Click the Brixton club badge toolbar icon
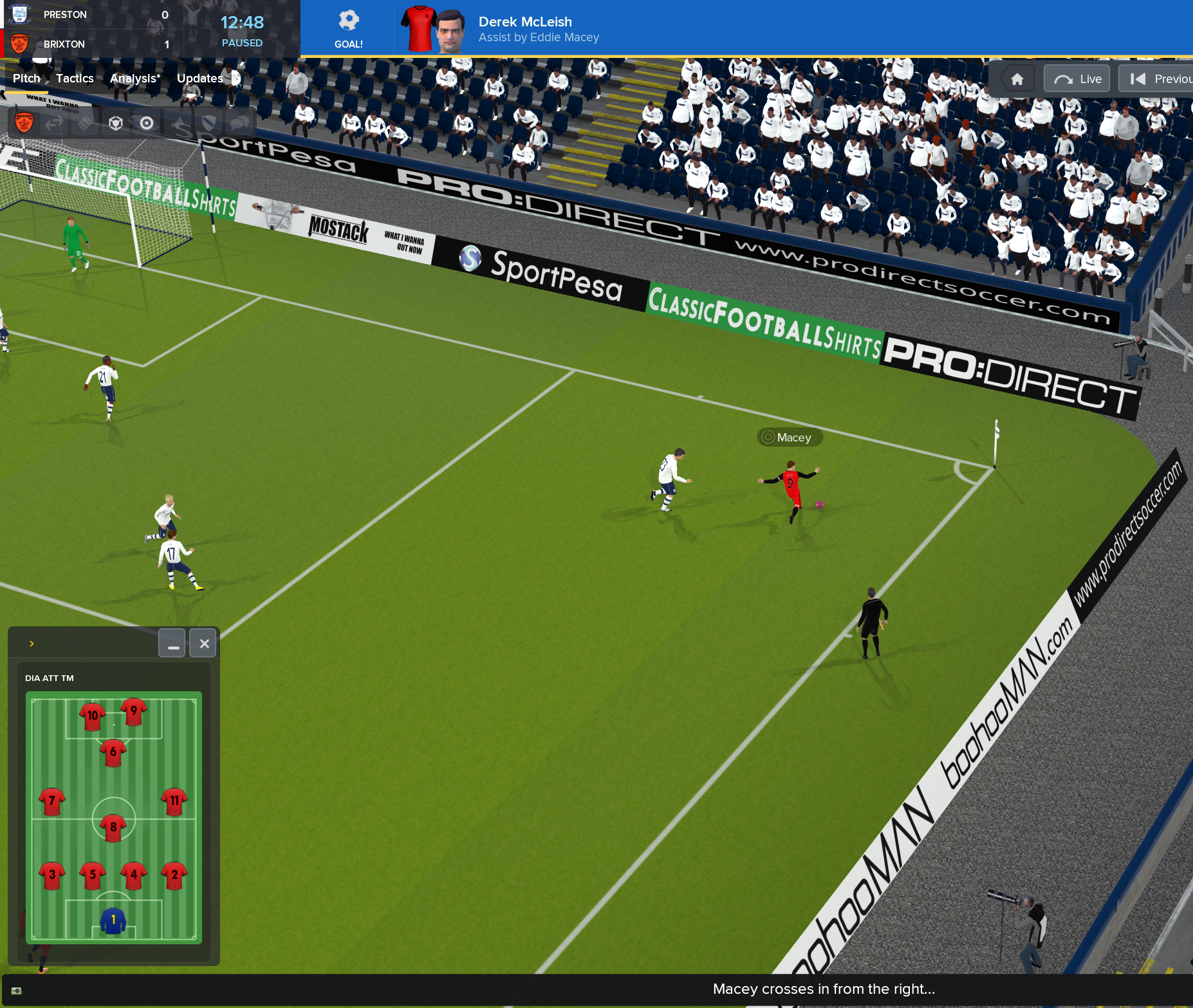 tap(24, 122)
